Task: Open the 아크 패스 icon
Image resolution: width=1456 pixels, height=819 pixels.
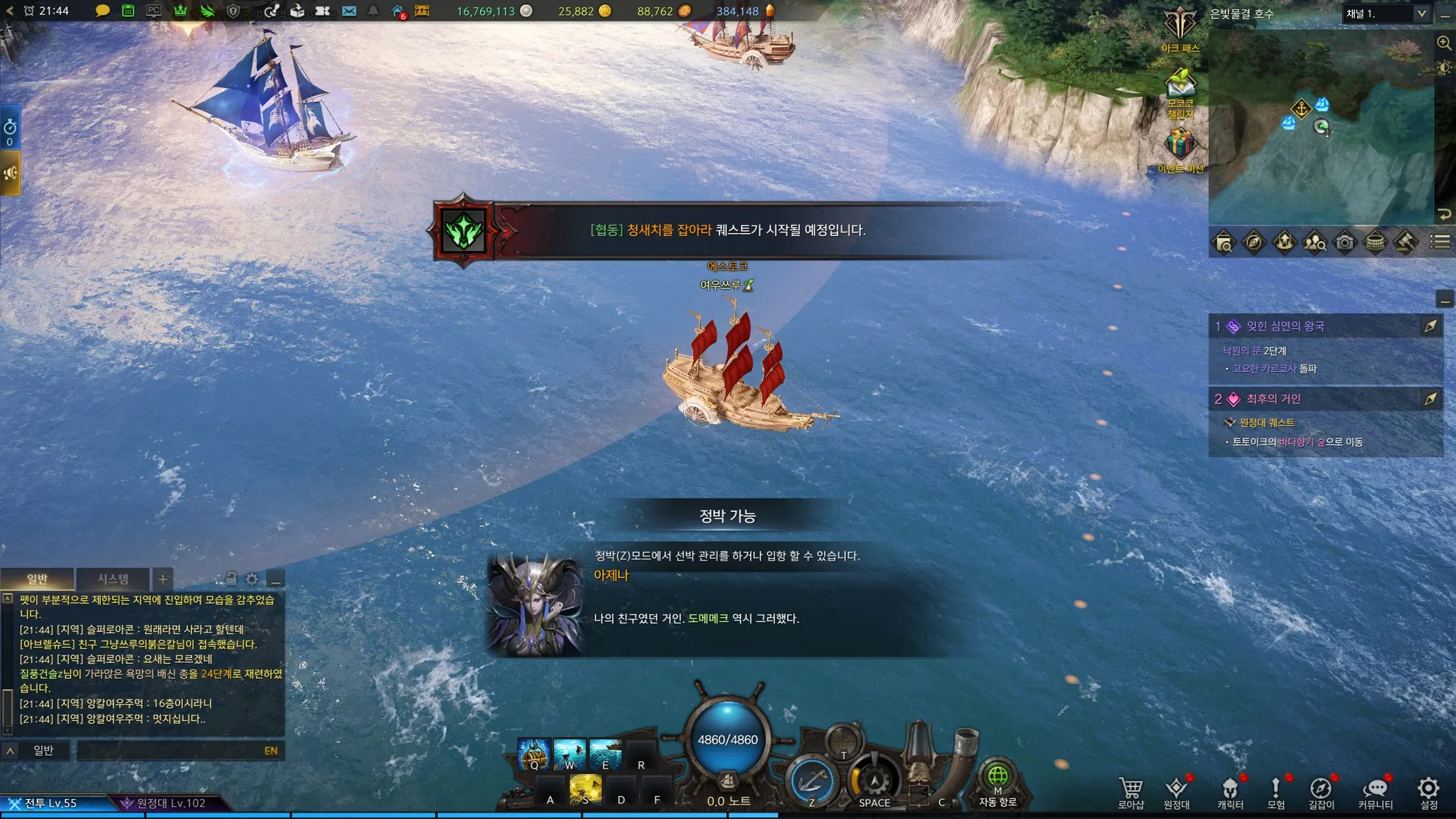Action: [x=1180, y=27]
